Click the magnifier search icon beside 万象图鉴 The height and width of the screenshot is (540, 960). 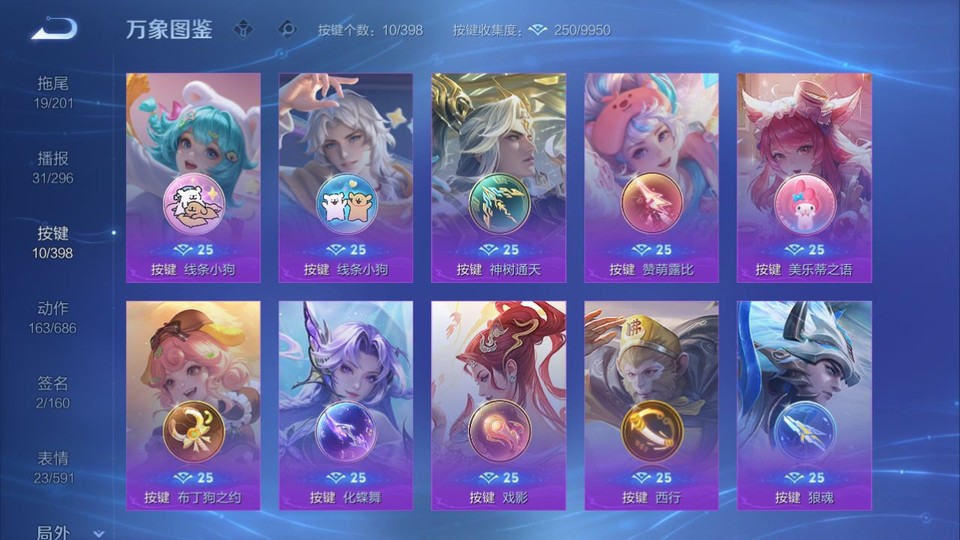288,29
